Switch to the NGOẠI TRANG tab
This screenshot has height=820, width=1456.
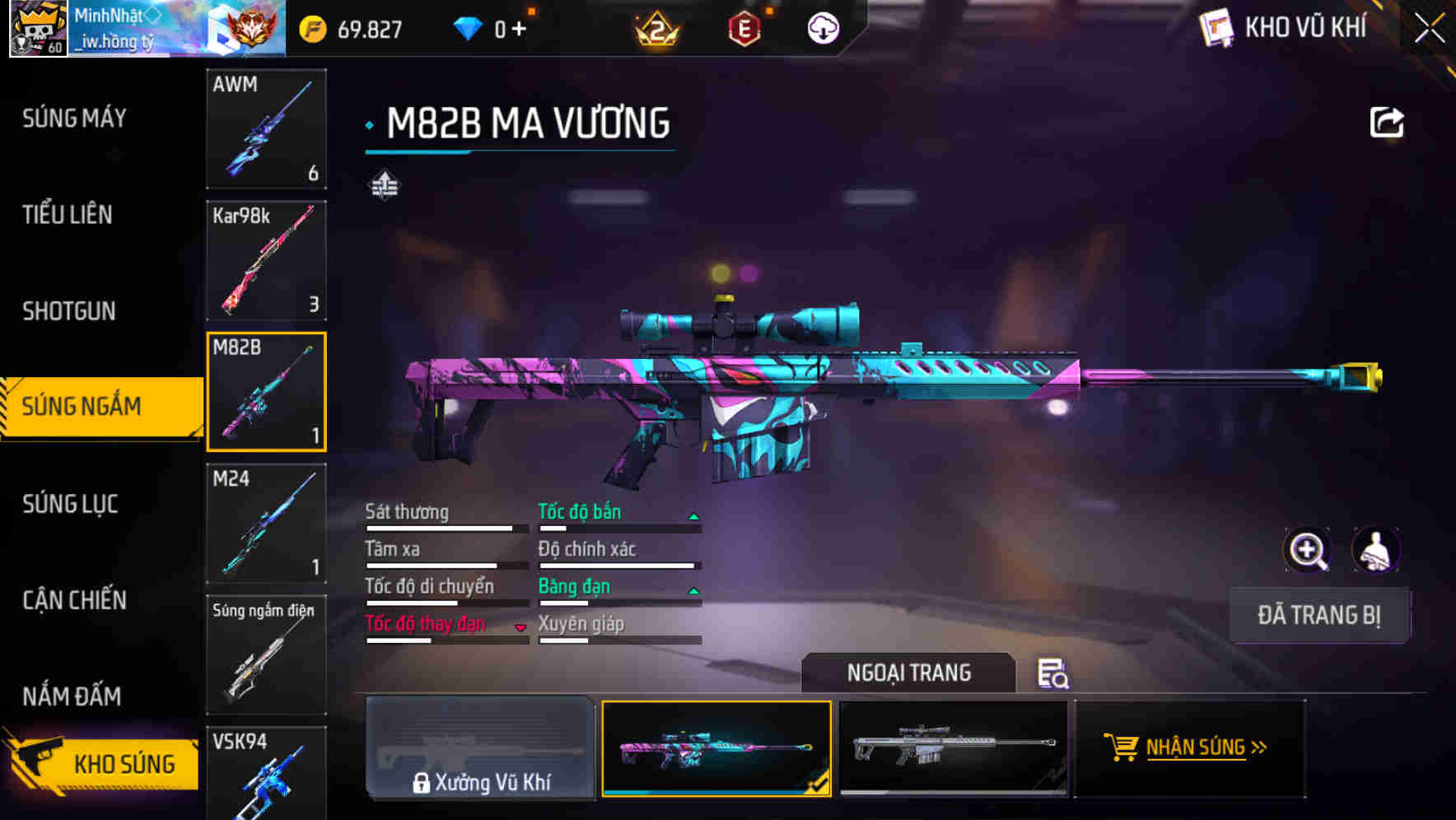pyautogui.click(x=909, y=673)
